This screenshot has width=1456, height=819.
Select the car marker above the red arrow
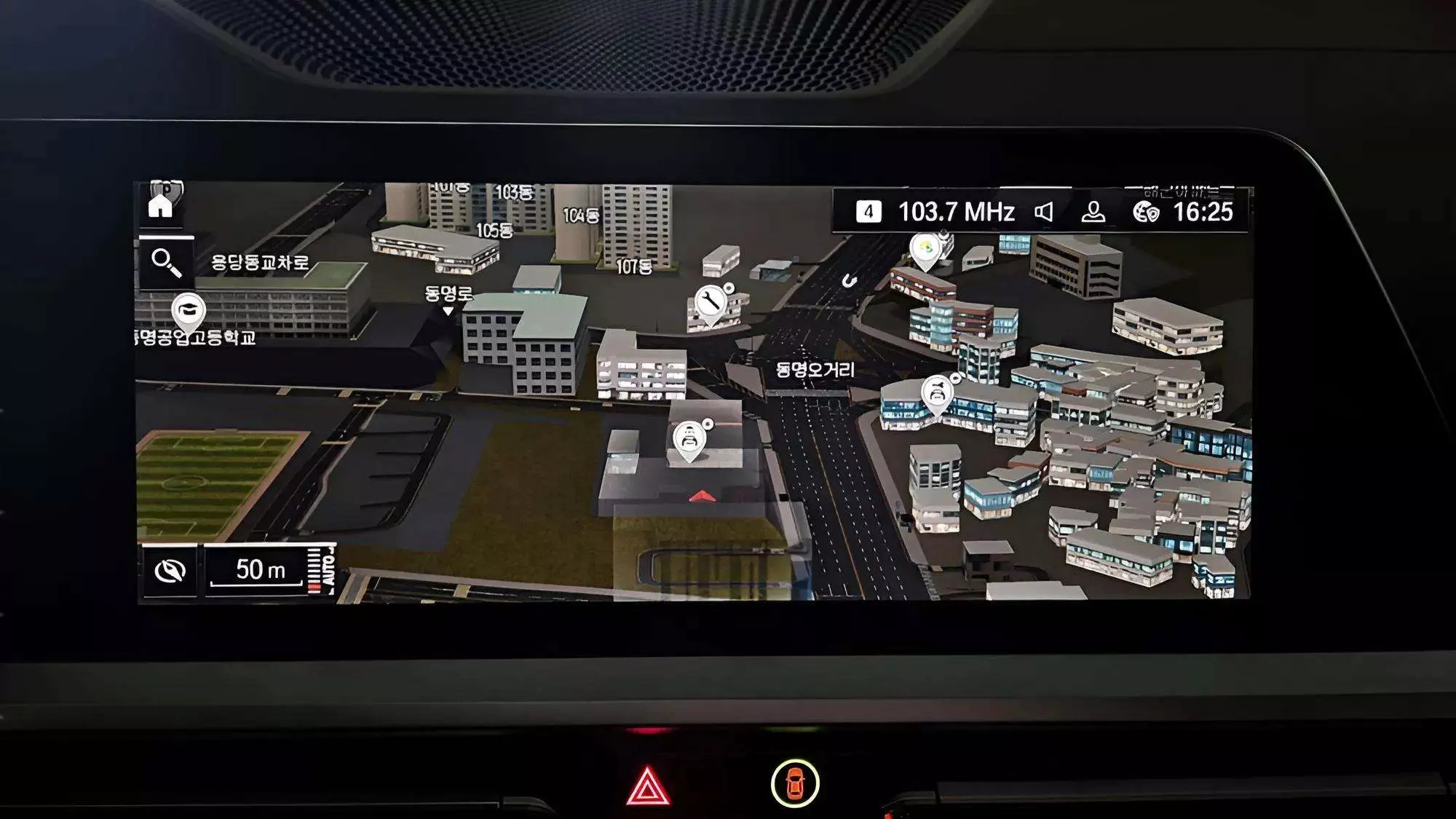tap(689, 439)
